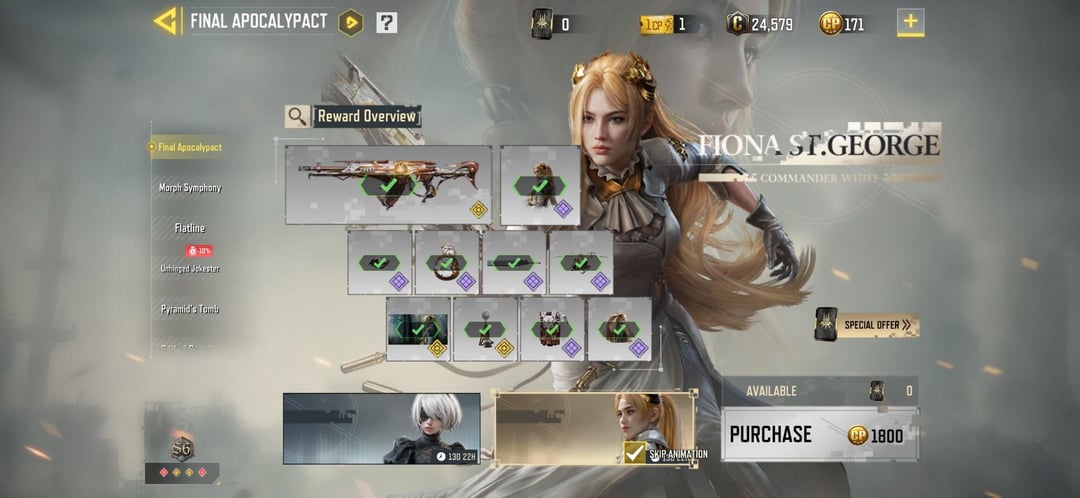Screen dimensions: 1080x498
Task: Play the Final Apocalypact preview video
Action: [351, 22]
